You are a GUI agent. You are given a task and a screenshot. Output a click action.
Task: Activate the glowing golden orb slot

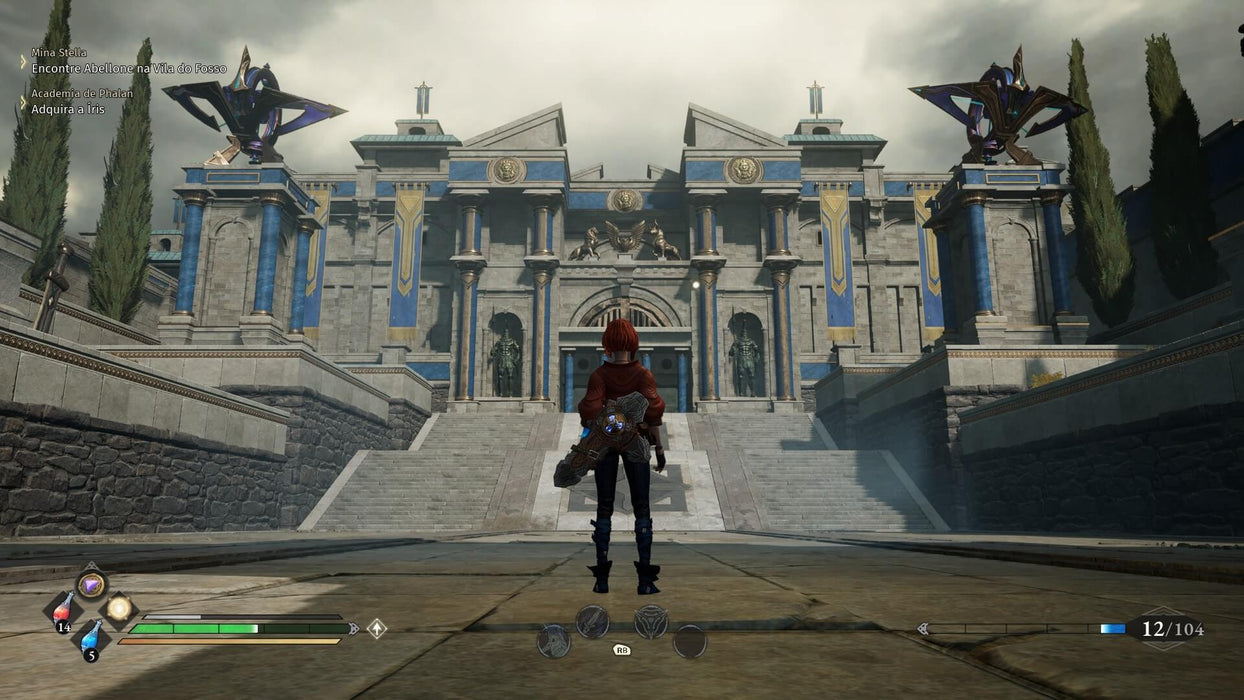[x=118, y=607]
